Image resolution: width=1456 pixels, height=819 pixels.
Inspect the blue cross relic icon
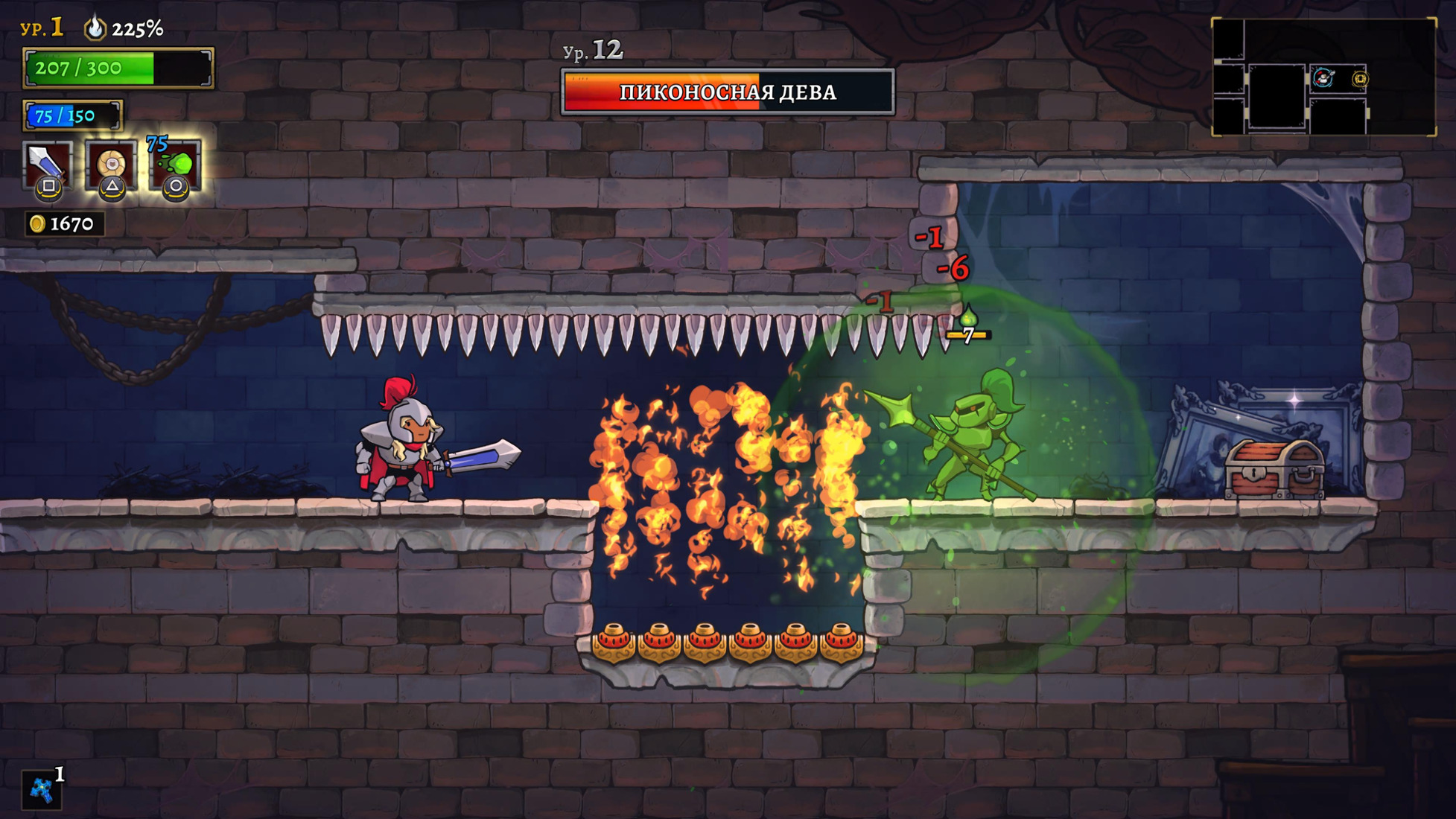[x=41, y=790]
